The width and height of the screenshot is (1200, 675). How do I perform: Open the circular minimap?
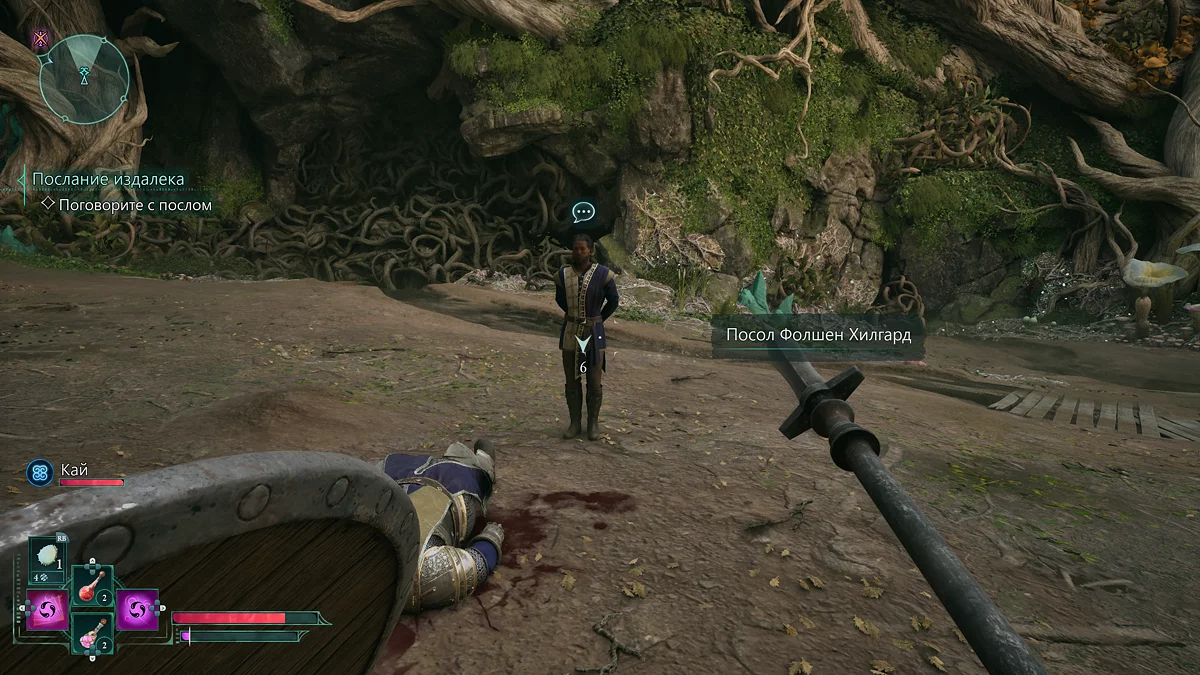84,78
